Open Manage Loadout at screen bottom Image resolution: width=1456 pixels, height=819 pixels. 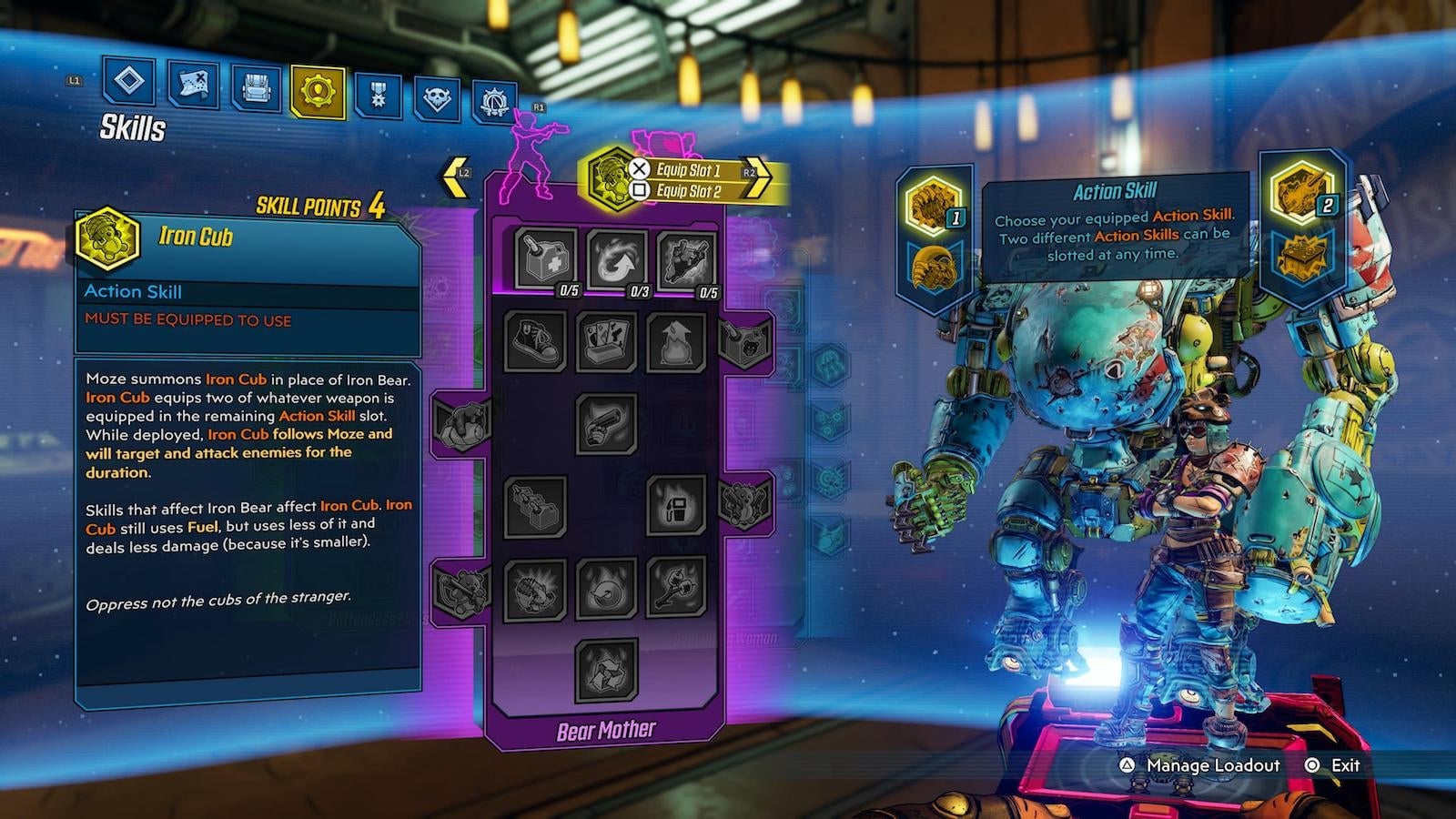click(1211, 766)
